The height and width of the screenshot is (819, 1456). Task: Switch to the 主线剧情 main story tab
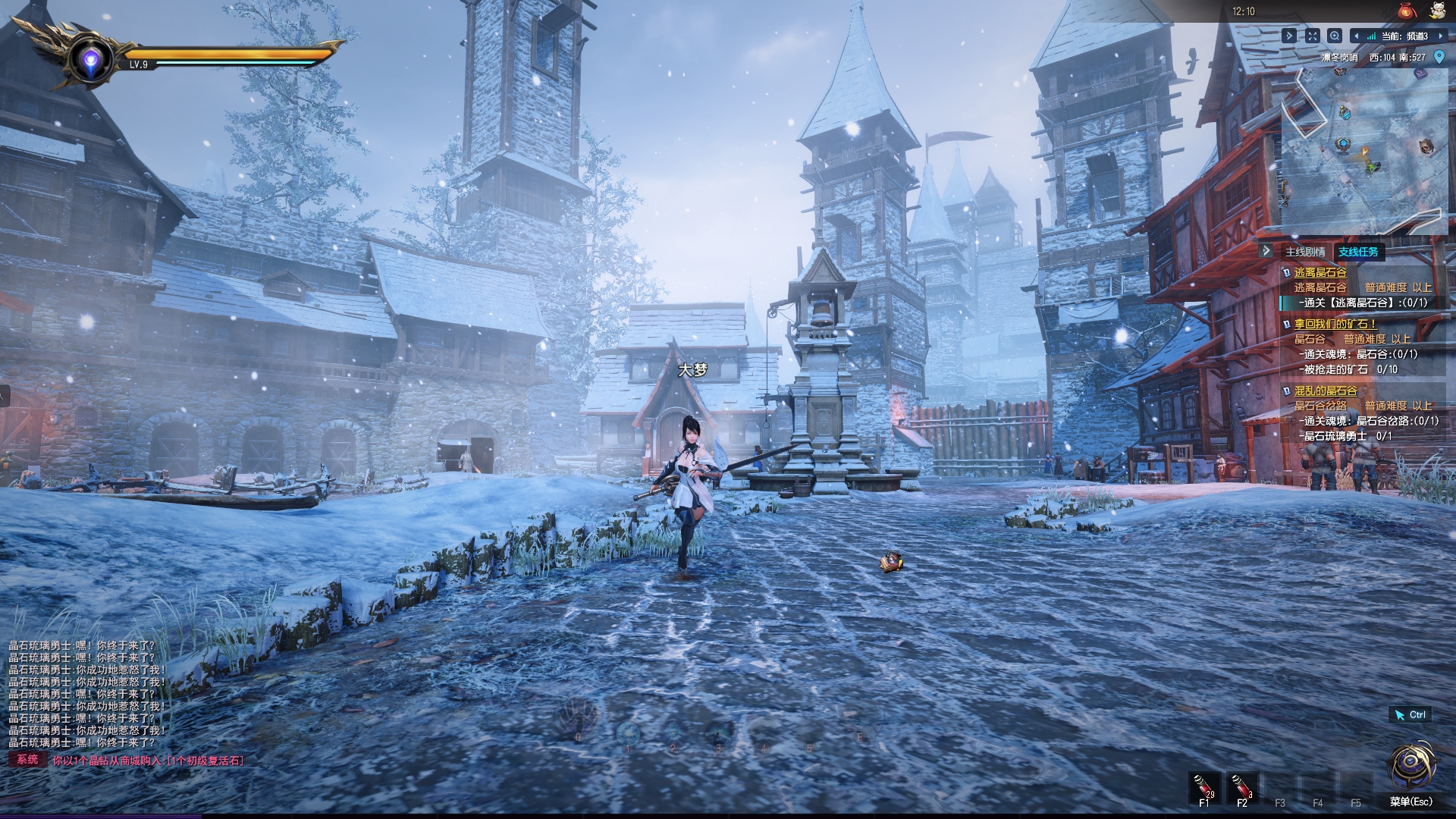[x=1305, y=252]
